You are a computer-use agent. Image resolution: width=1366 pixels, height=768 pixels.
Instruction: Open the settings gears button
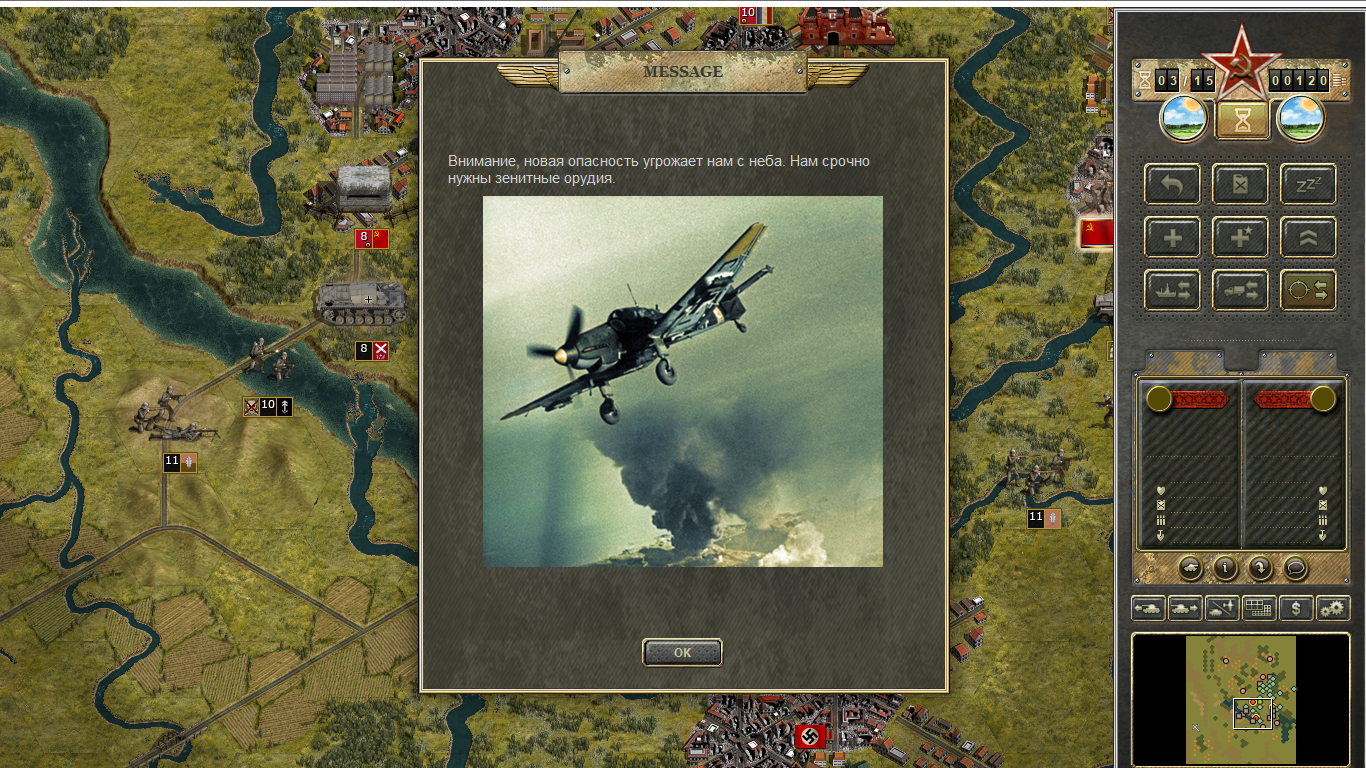1333,608
